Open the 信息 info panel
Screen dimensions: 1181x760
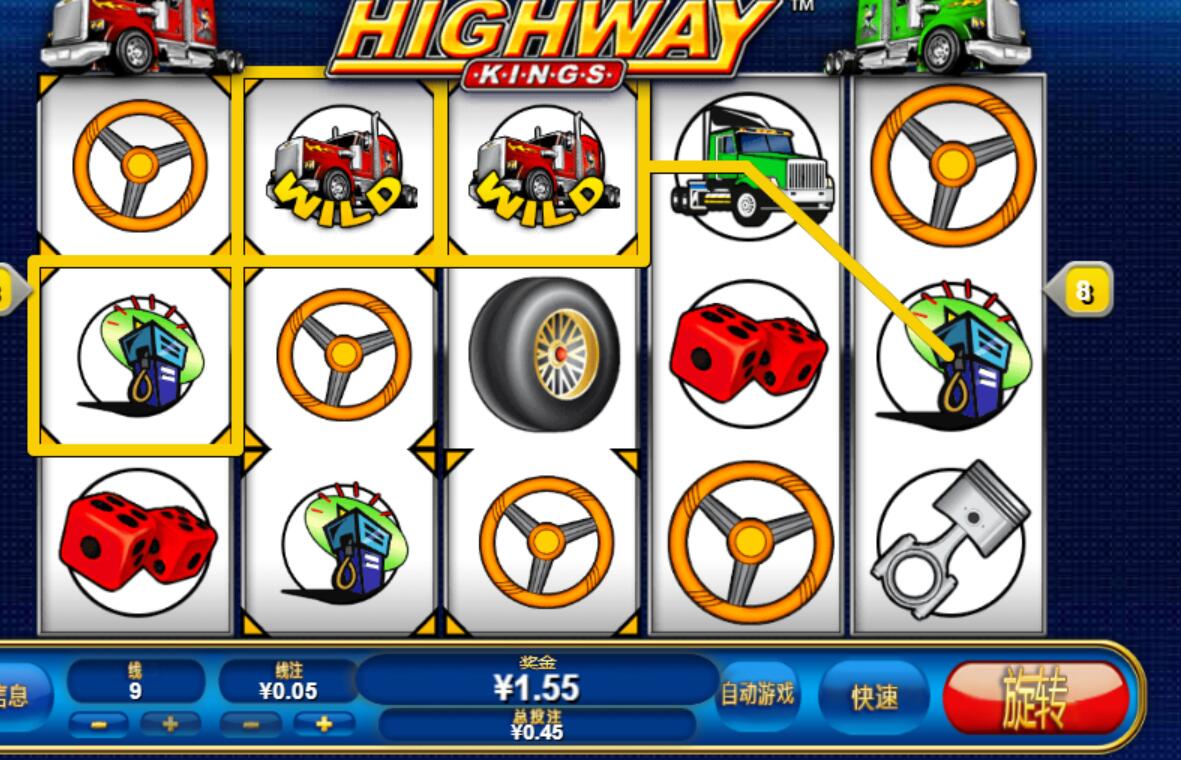[x=14, y=696]
